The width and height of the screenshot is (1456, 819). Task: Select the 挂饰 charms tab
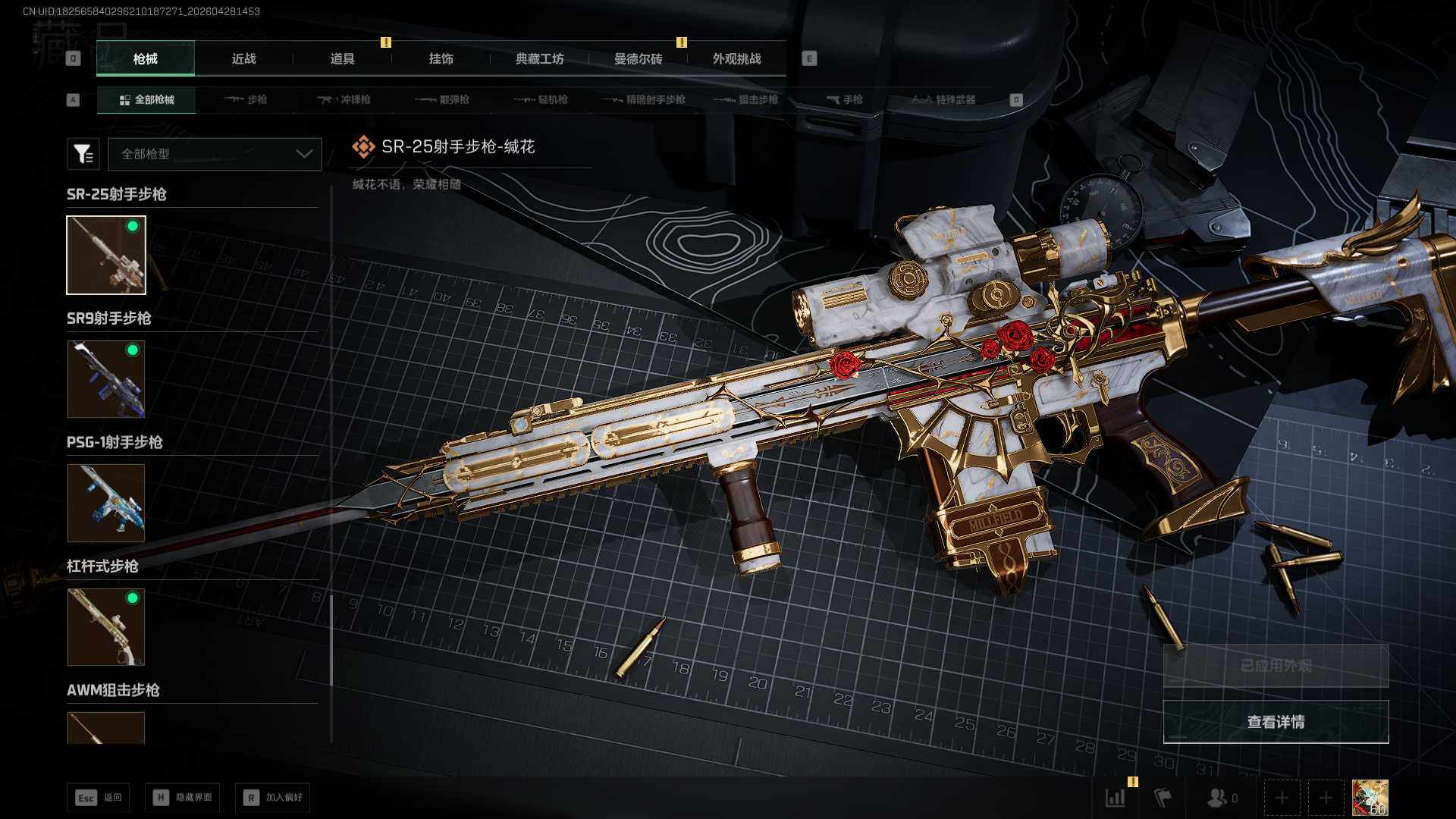pyautogui.click(x=441, y=58)
